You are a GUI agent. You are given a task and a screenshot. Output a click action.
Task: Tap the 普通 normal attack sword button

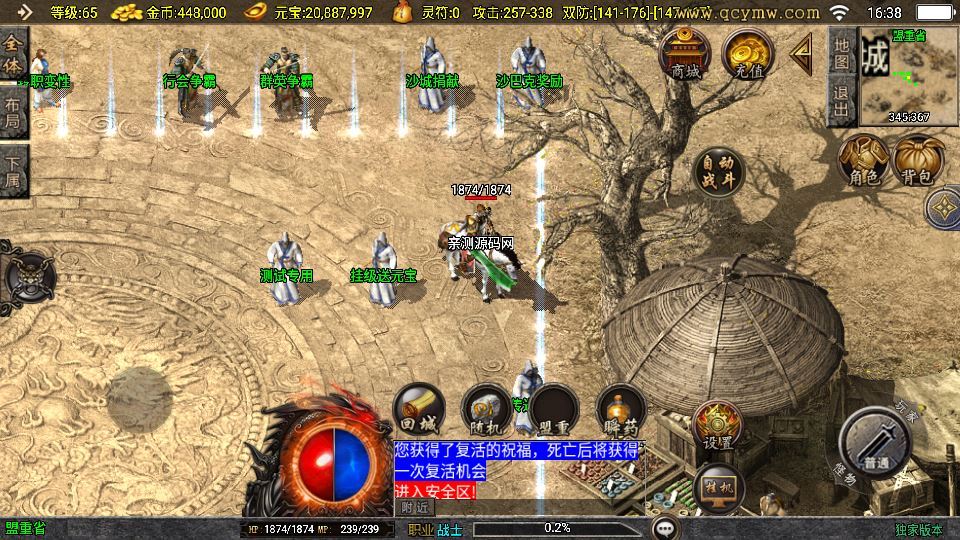(x=876, y=442)
